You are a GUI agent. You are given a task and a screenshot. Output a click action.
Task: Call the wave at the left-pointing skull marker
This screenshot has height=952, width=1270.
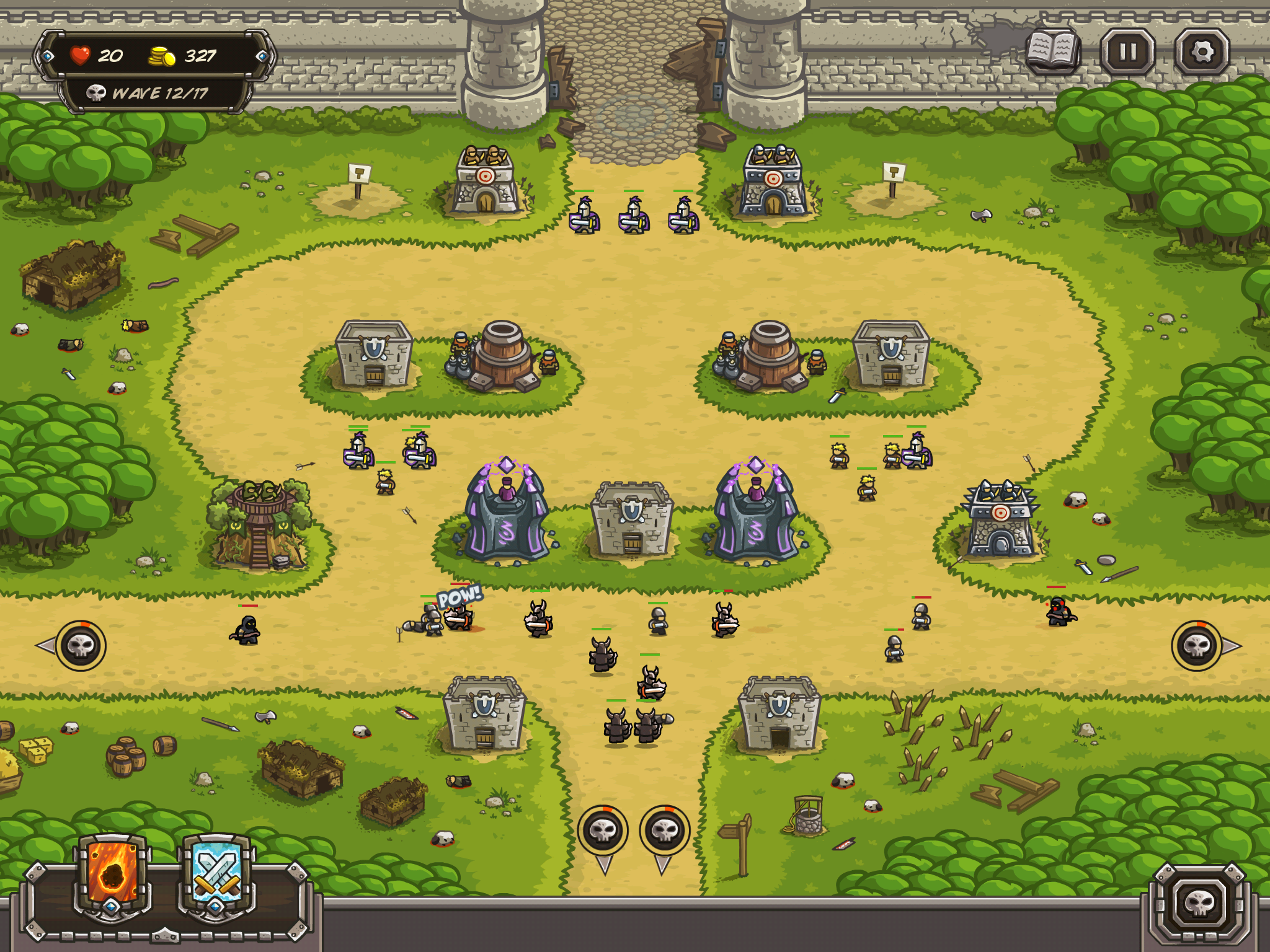tap(80, 646)
